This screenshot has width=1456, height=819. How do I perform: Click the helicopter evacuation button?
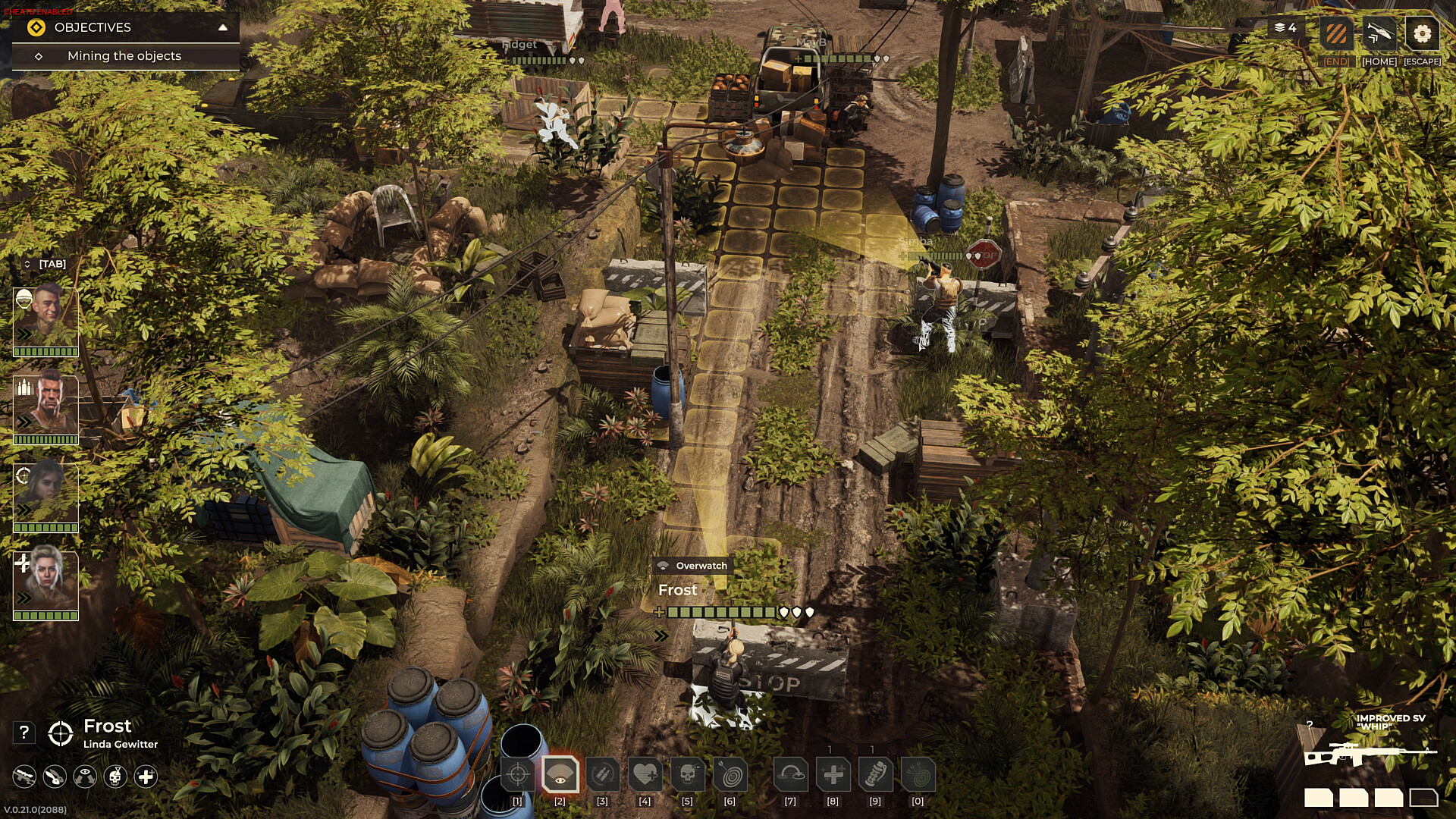(x=1379, y=34)
